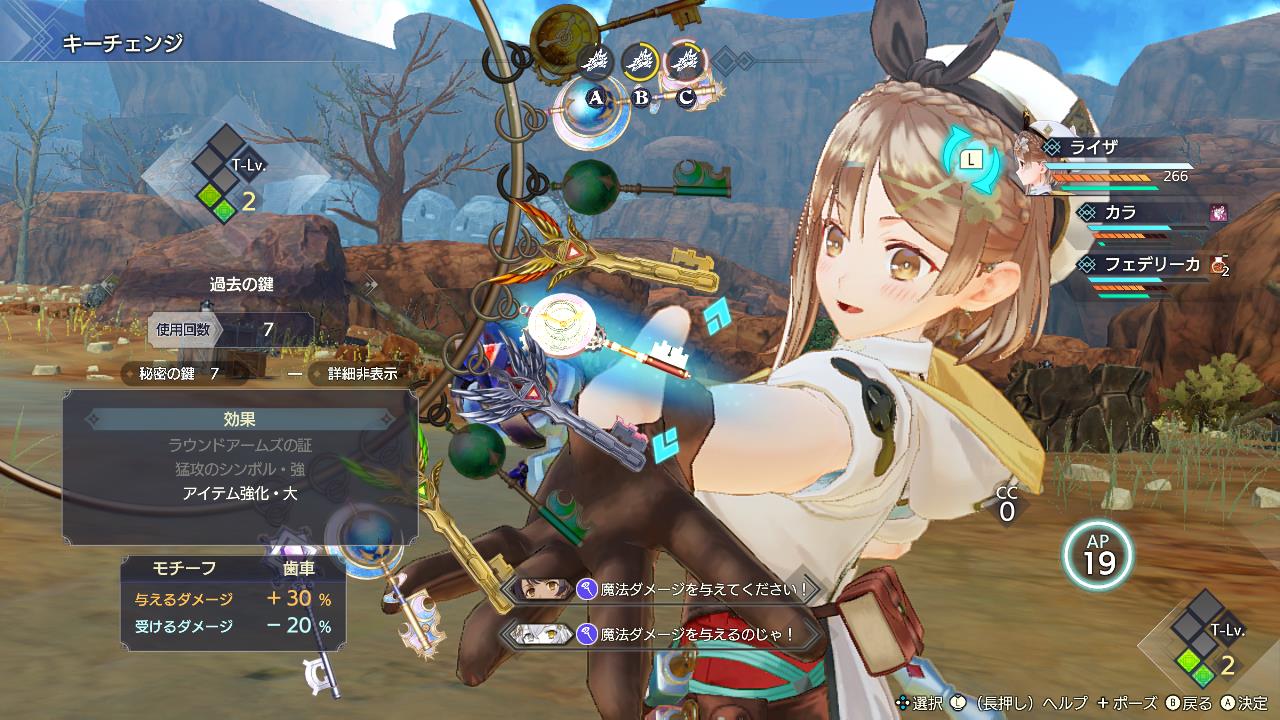Choose key slot C

685,96
